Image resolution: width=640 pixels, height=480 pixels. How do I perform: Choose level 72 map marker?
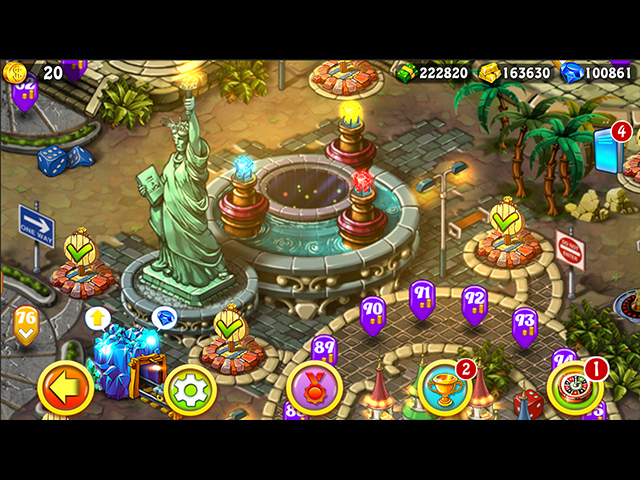click(474, 301)
